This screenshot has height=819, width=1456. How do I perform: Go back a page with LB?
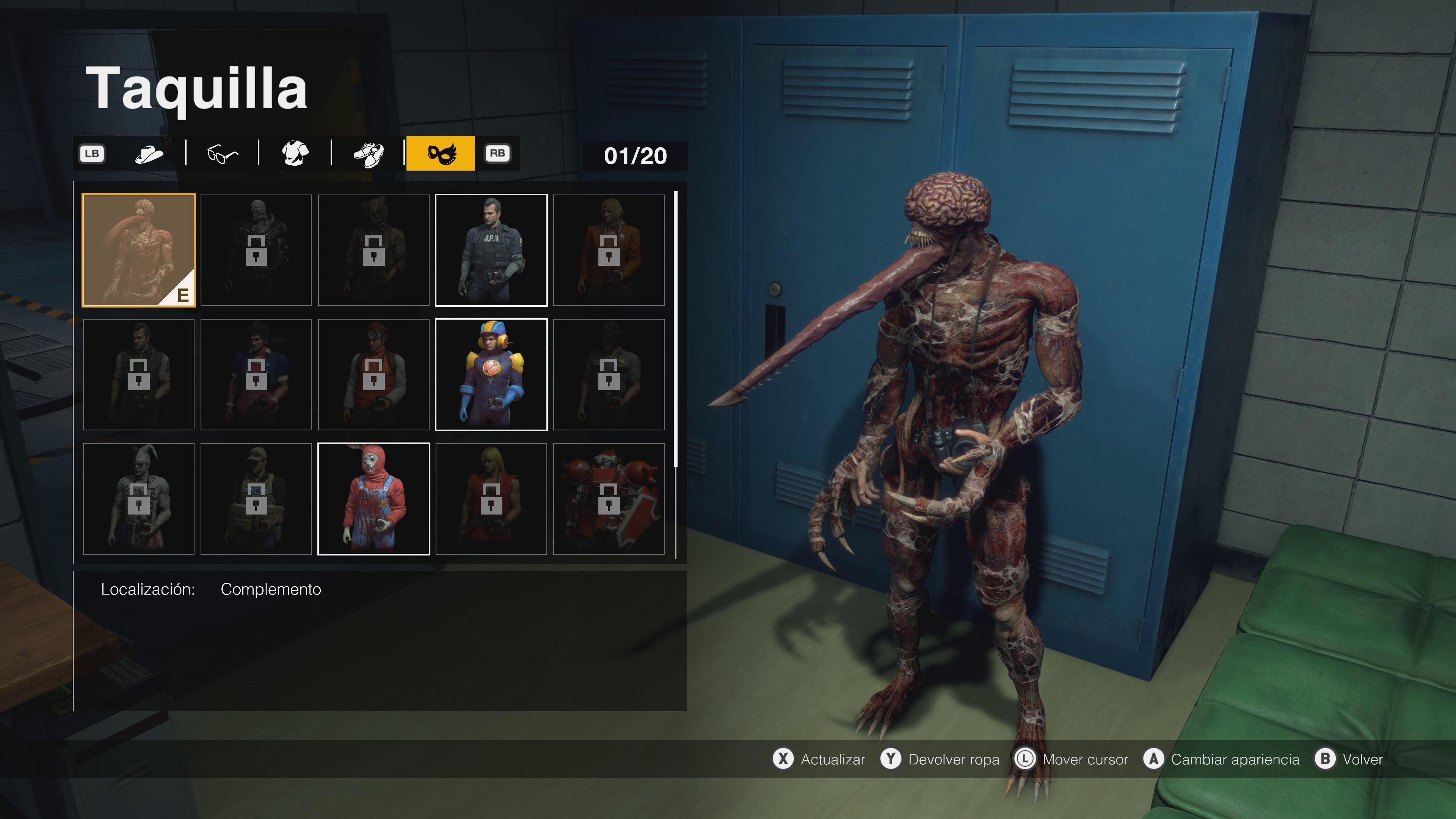pyautogui.click(x=92, y=152)
